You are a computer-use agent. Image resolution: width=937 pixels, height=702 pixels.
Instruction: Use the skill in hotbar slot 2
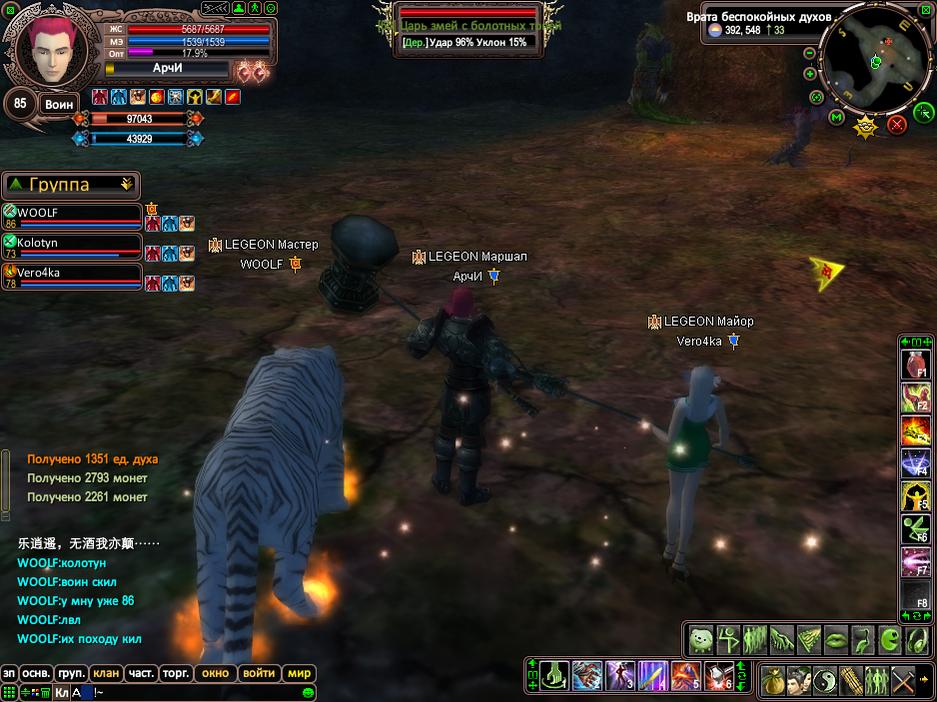point(587,677)
